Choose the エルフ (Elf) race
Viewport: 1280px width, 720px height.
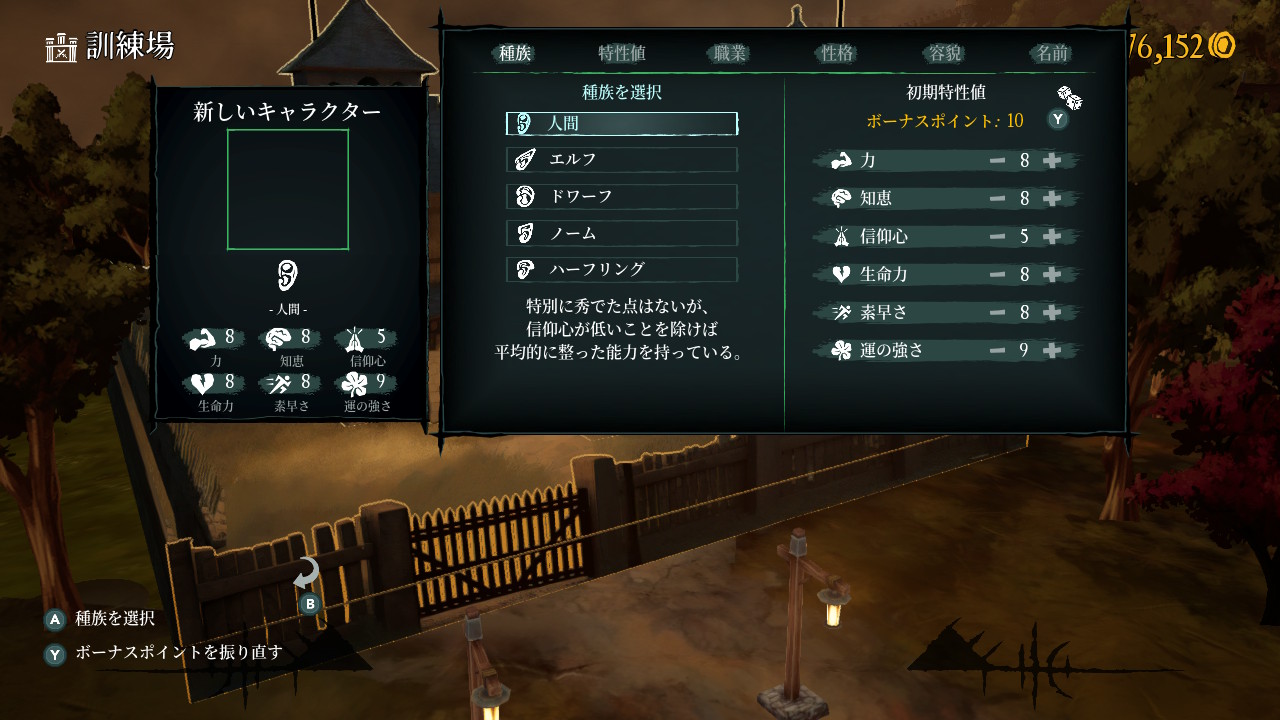tap(622, 160)
